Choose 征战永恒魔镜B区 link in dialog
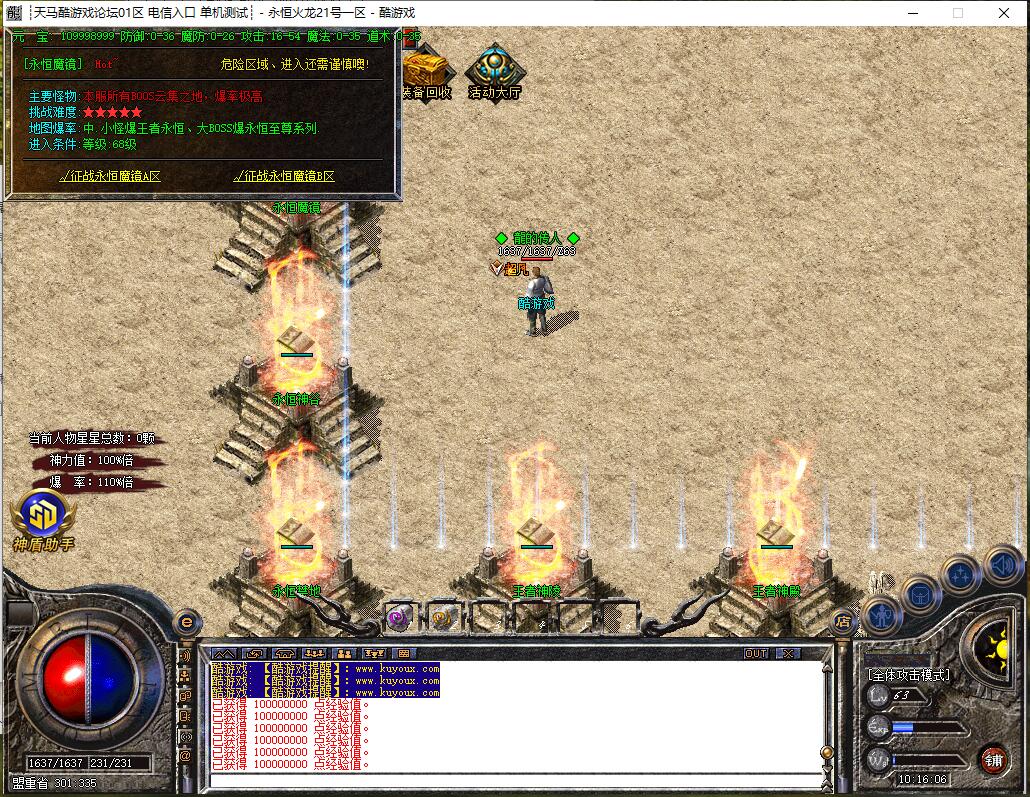The image size is (1030, 797). click(284, 176)
